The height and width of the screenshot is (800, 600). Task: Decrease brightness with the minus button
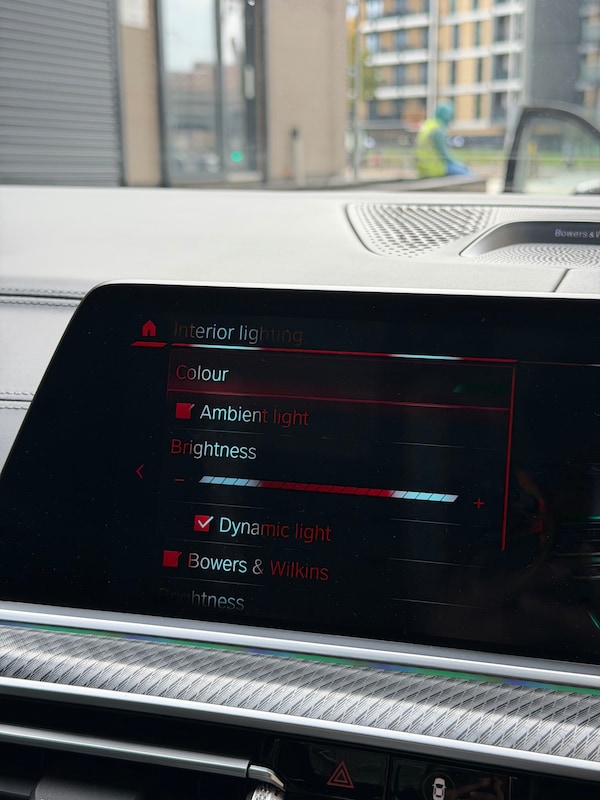click(x=179, y=480)
